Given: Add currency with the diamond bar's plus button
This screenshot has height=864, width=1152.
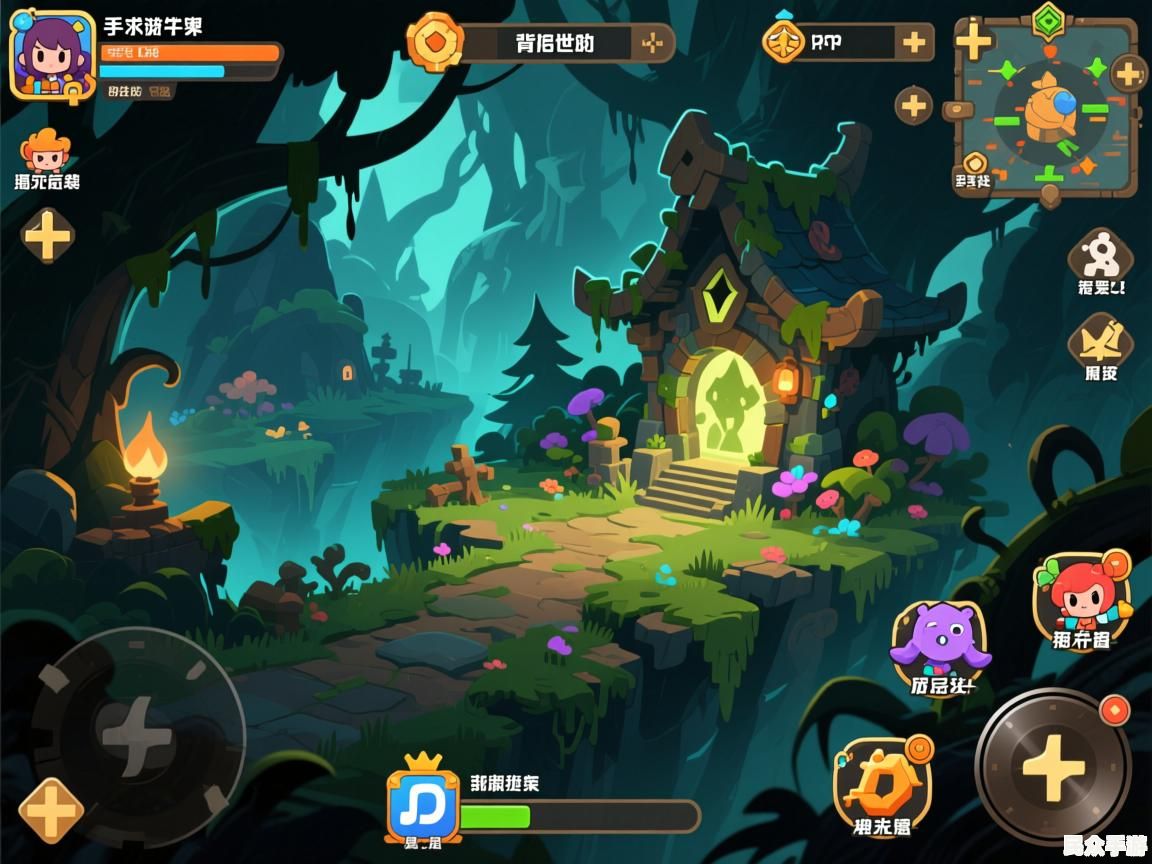Looking at the screenshot, I should [x=914, y=42].
